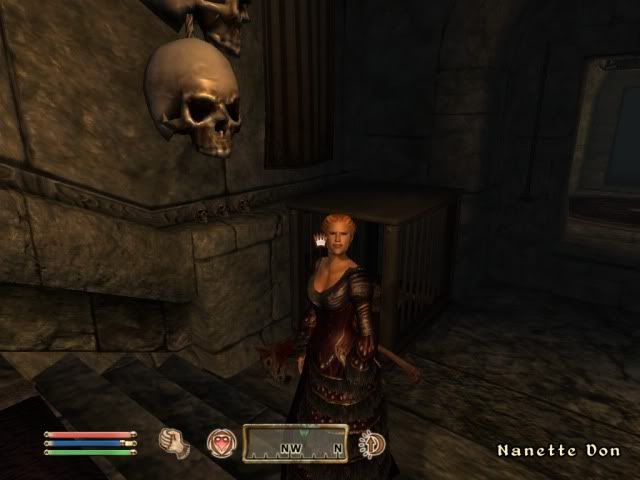Image resolution: width=640 pixels, height=480 pixels.
Task: Select the heart spell icon
Action: [x=220, y=442]
